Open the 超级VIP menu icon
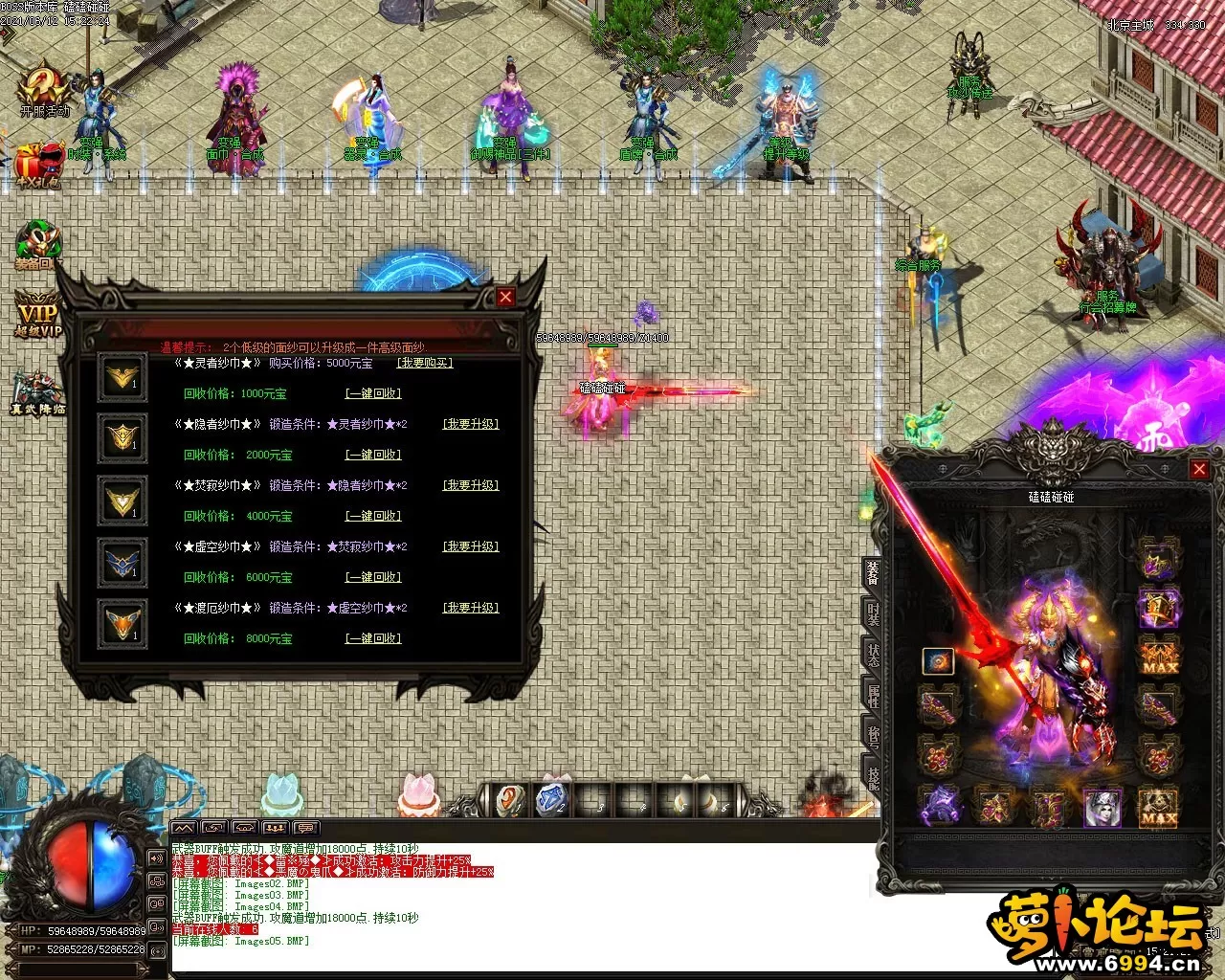Screen dimensions: 1225x980 [38, 316]
